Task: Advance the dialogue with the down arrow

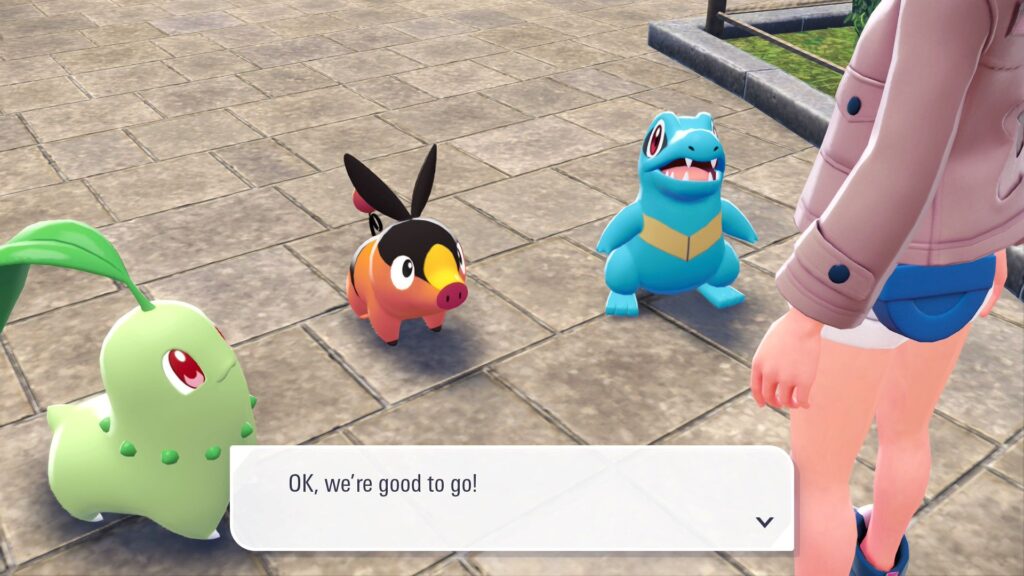Action: pos(765,521)
